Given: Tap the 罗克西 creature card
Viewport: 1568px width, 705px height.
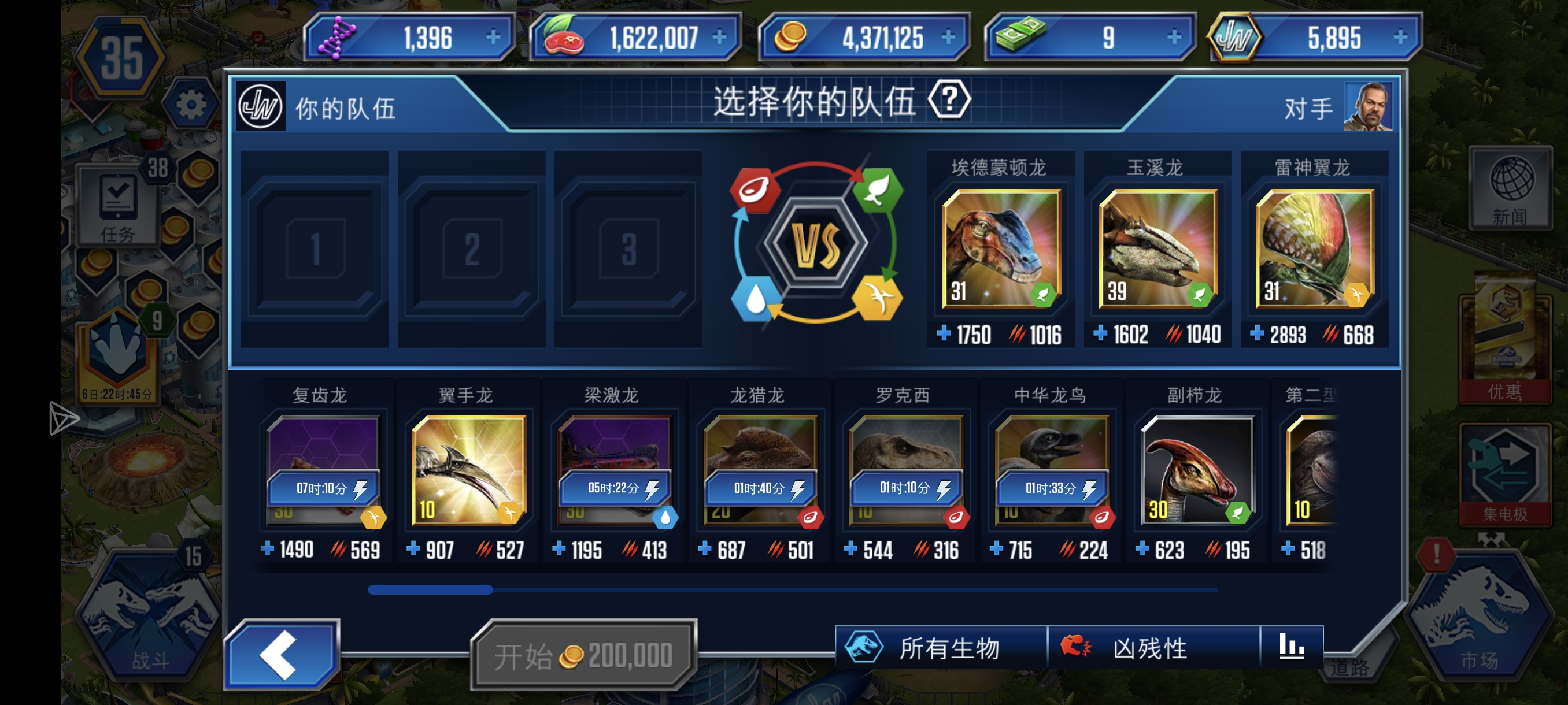Looking at the screenshot, I should [906, 470].
